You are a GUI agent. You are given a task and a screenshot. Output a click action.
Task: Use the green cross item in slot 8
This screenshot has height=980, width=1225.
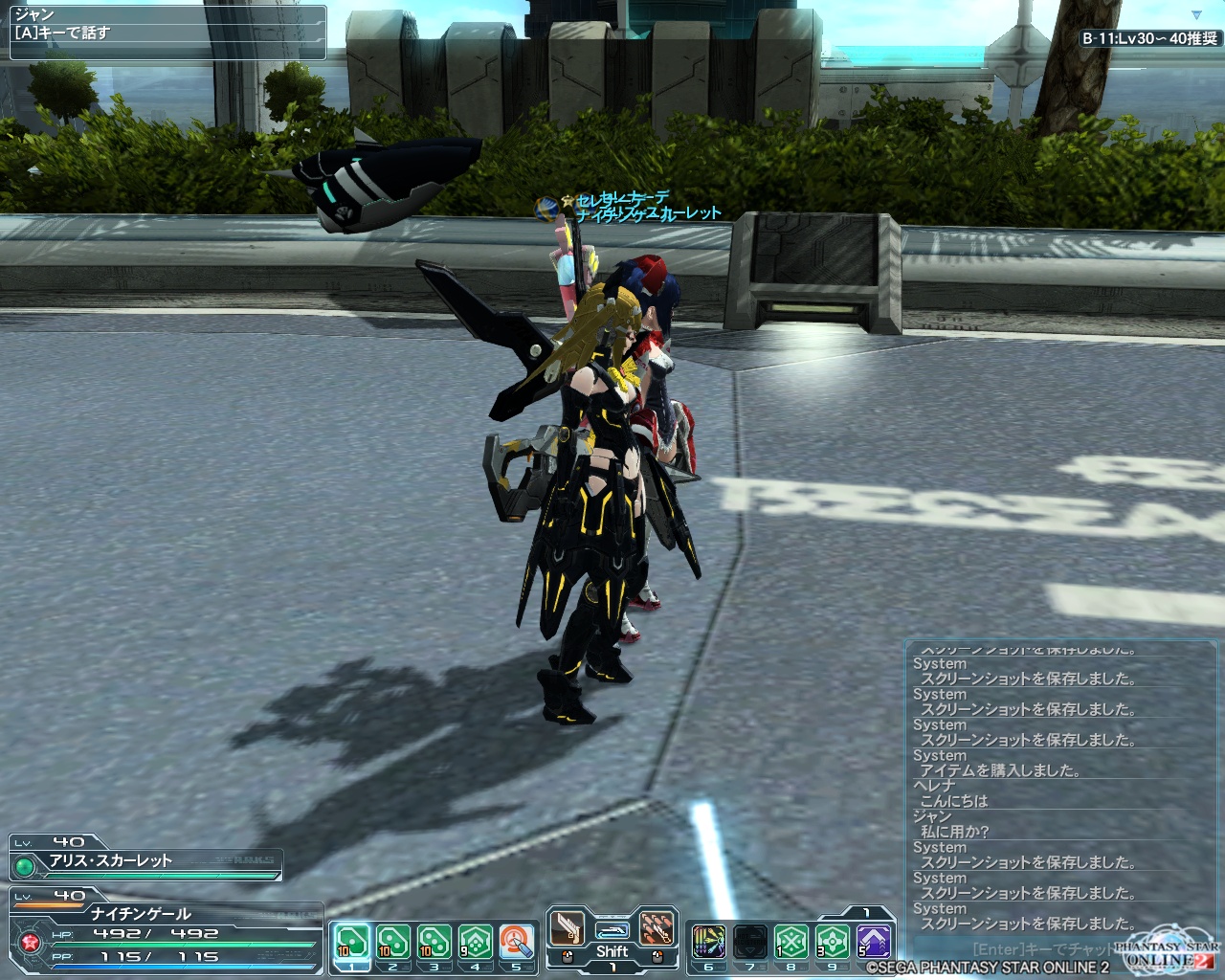pos(791,943)
